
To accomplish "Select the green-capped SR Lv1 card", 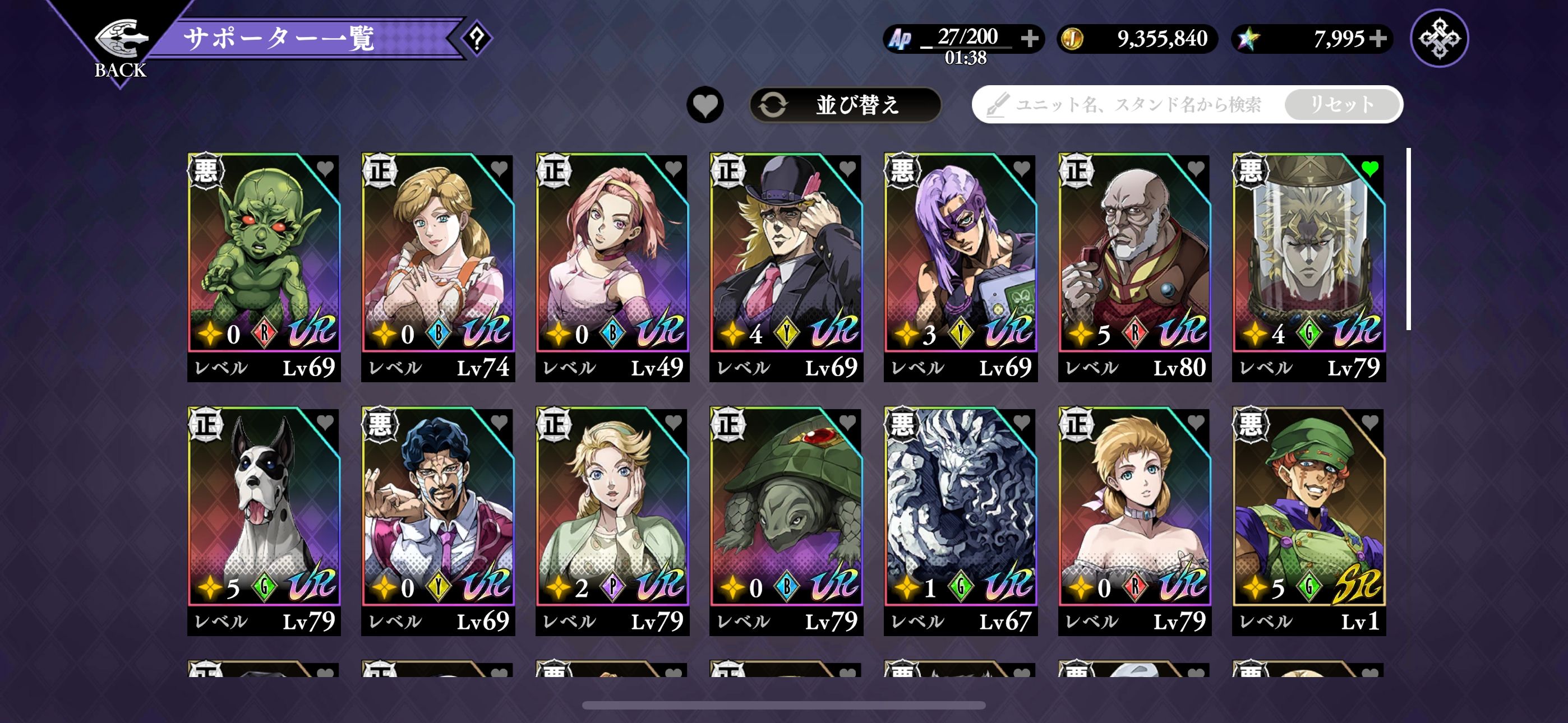I will [x=1308, y=510].
